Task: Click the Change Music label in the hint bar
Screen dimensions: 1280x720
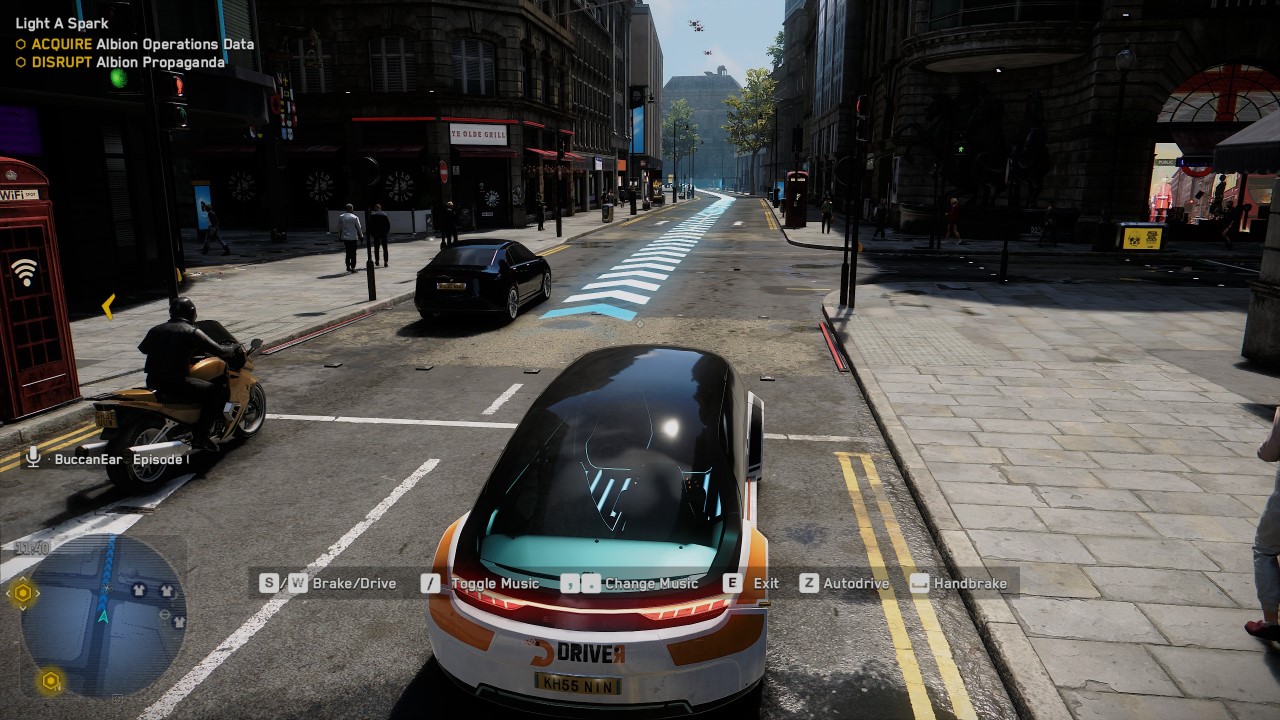Action: 650,583
